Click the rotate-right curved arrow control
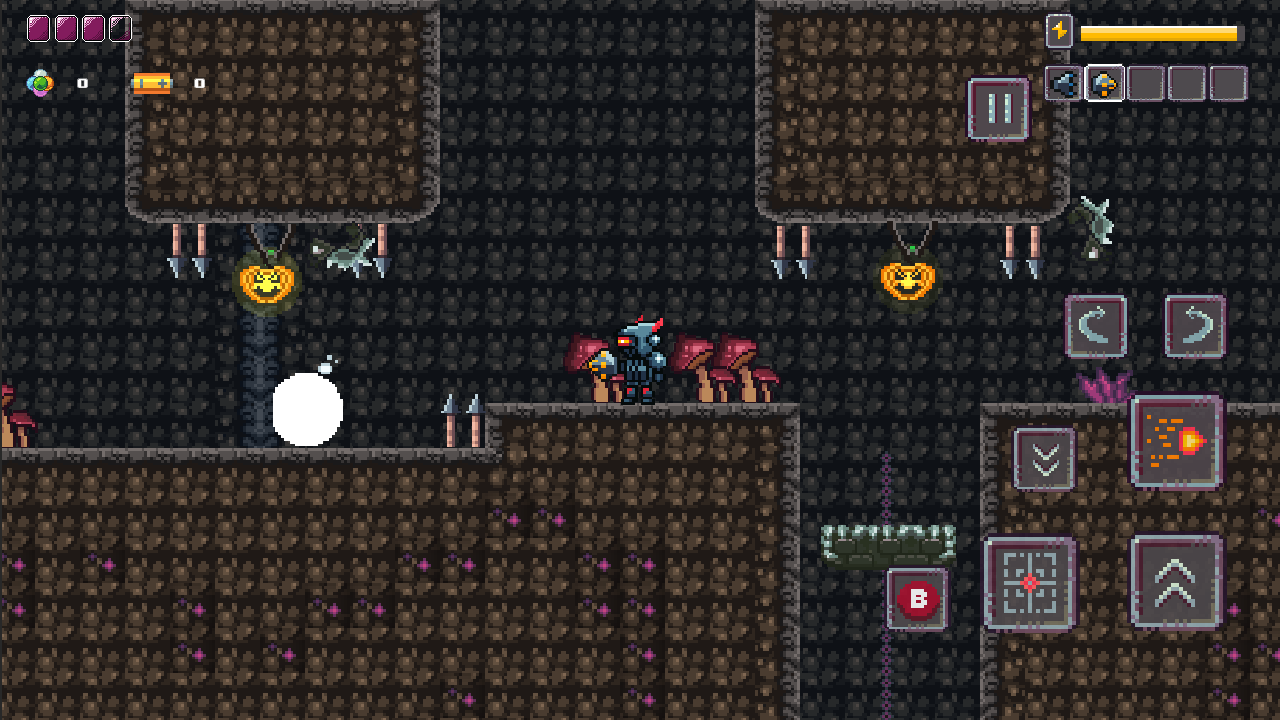 coord(1196,327)
